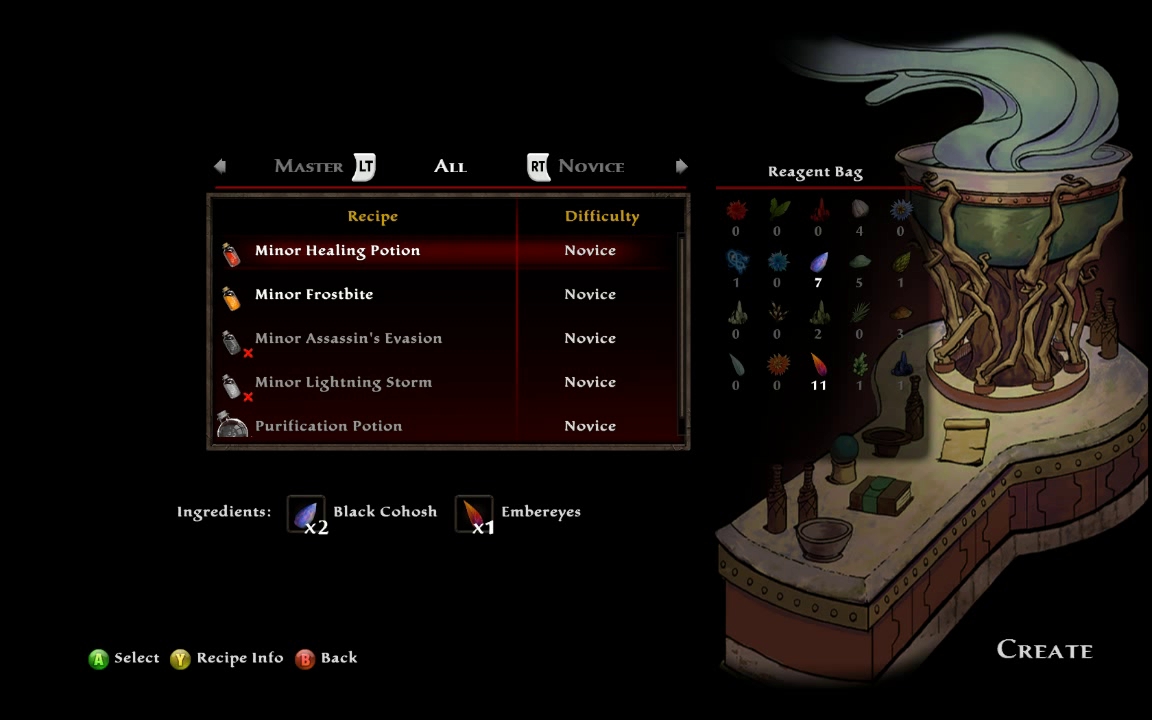1152x720 pixels.
Task: Pick the Minor Lightning Storm recipe
Action: 343,383
